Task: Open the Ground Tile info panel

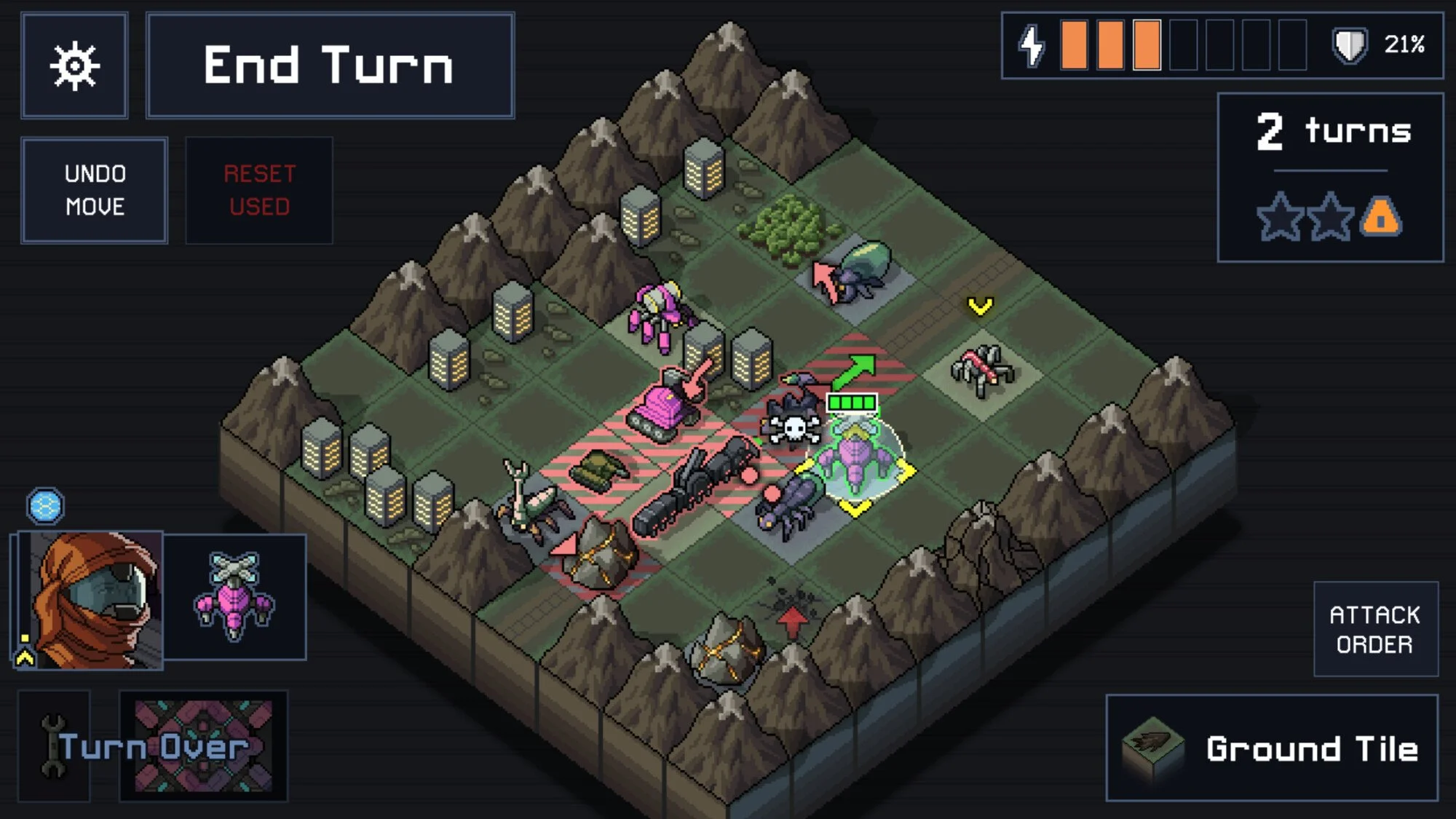Action: point(1271,748)
